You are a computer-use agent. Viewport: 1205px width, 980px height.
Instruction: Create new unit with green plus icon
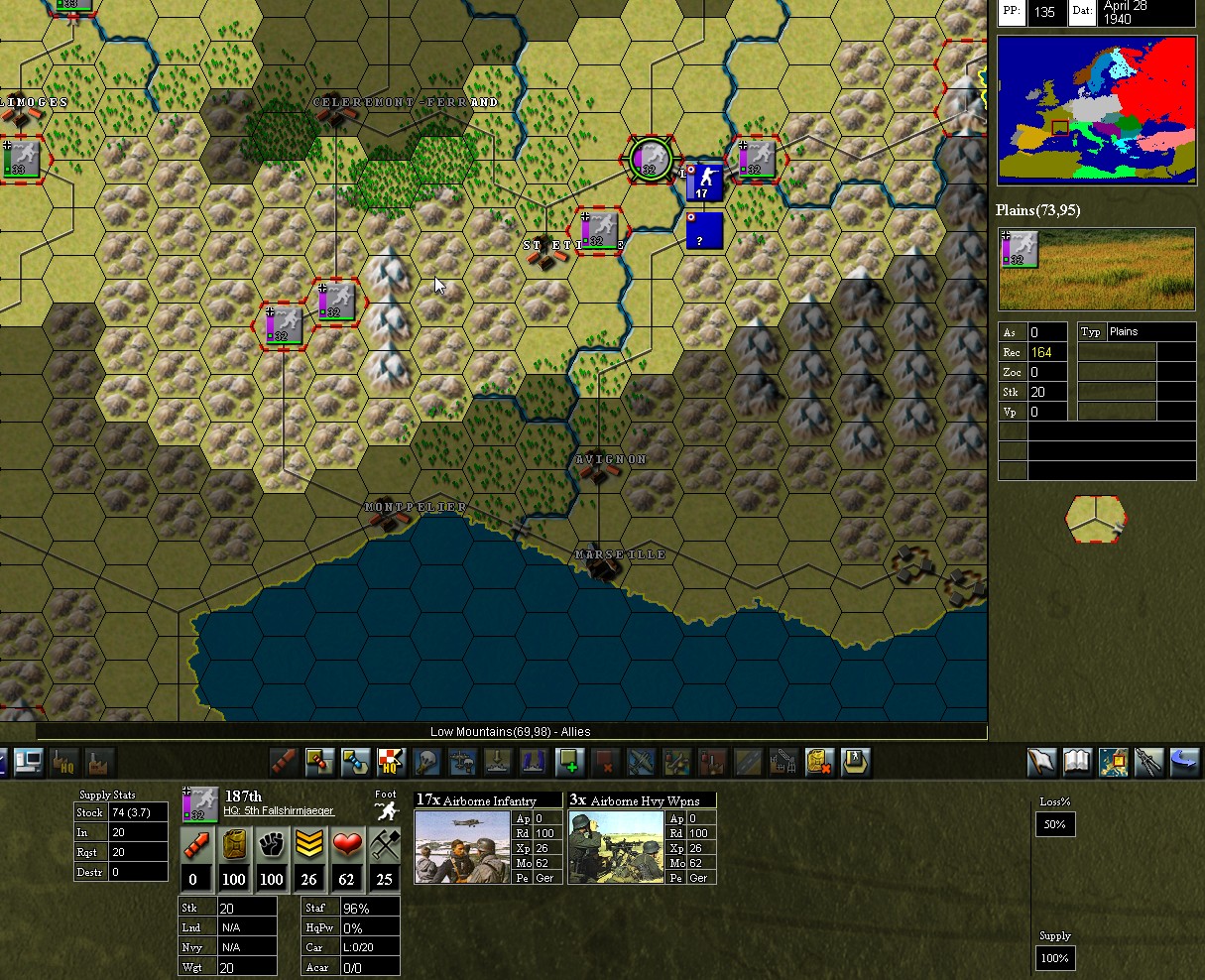pyautogui.click(x=569, y=762)
